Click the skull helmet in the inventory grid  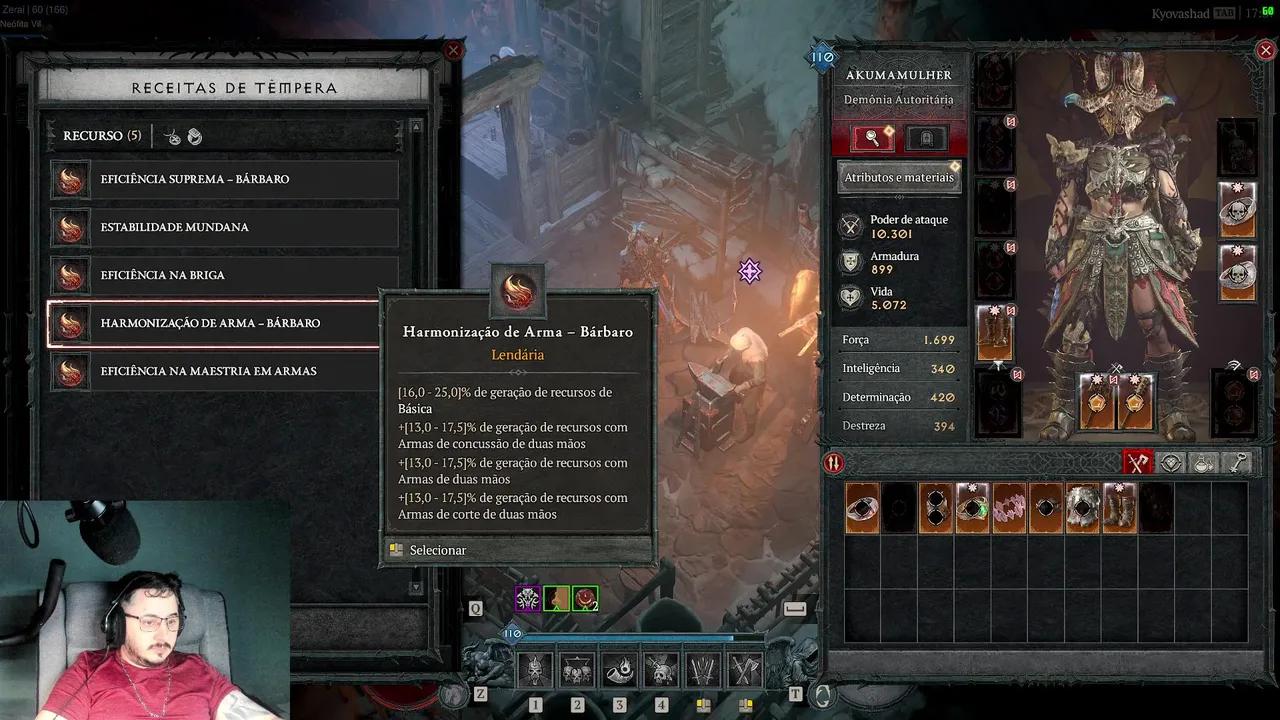click(1082, 508)
